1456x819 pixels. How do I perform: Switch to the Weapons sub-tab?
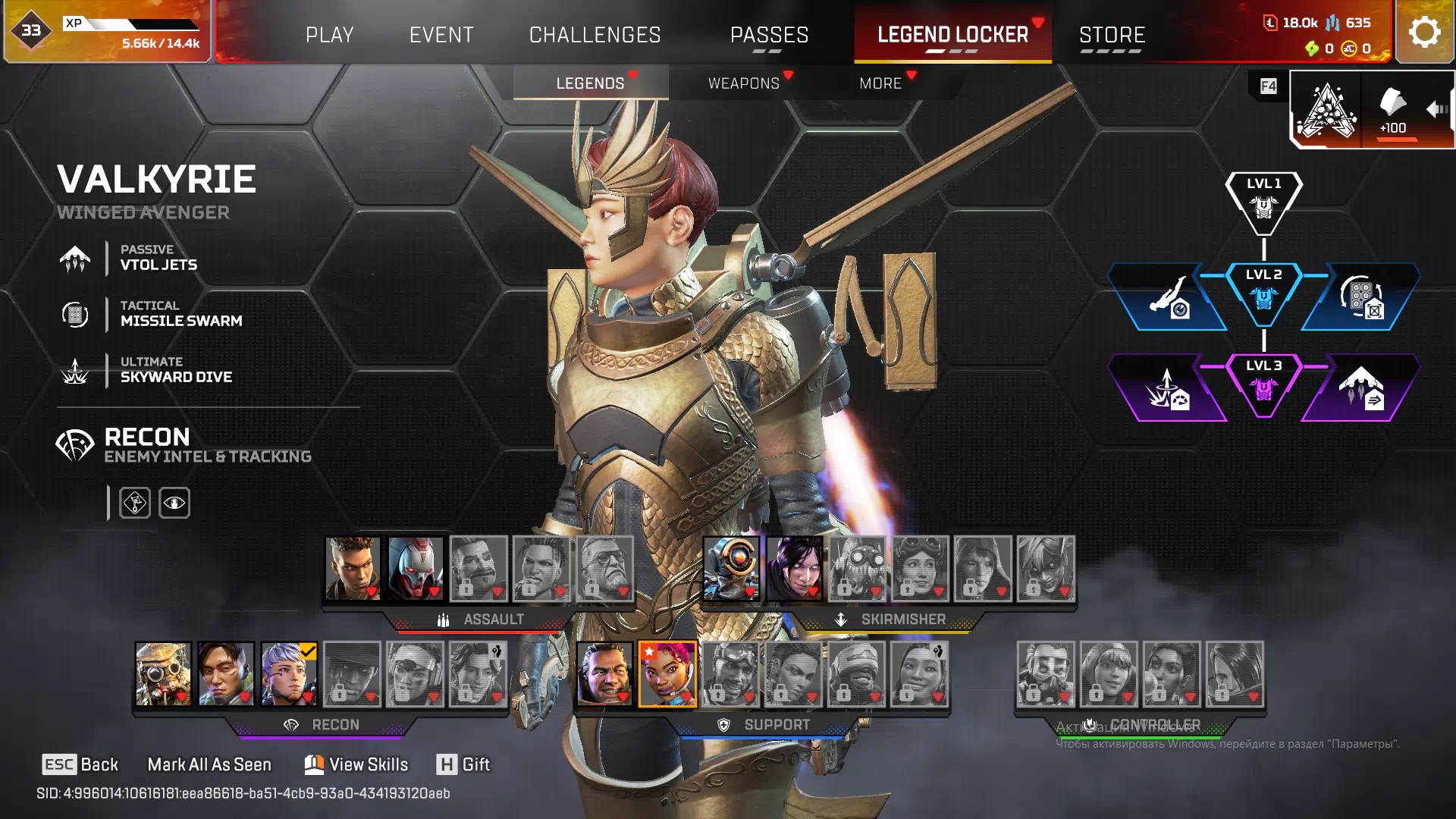click(x=743, y=83)
